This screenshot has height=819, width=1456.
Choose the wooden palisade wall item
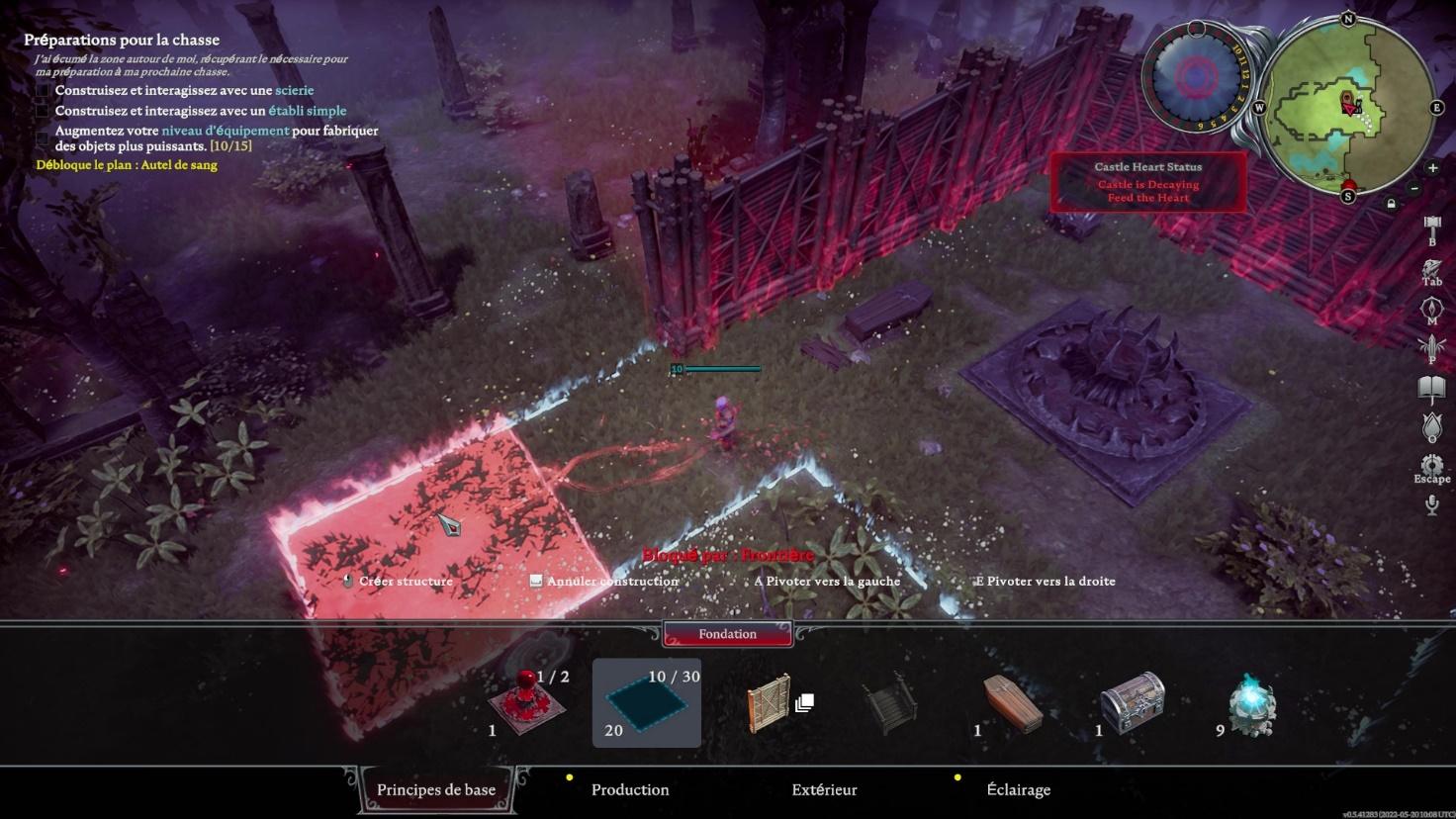pyautogui.click(x=771, y=704)
